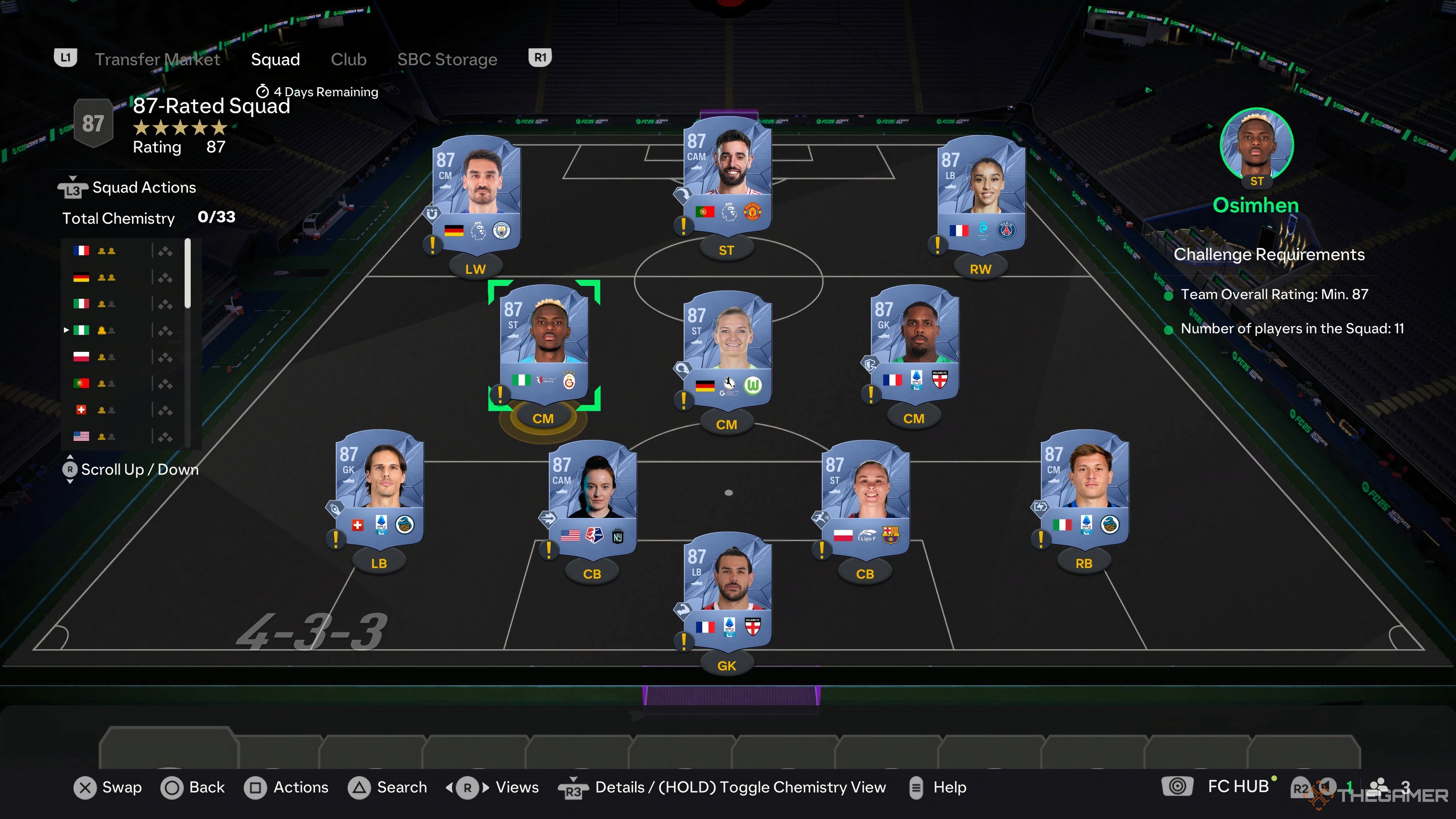Select the Squad tab
1456x819 pixels.
pos(275,60)
